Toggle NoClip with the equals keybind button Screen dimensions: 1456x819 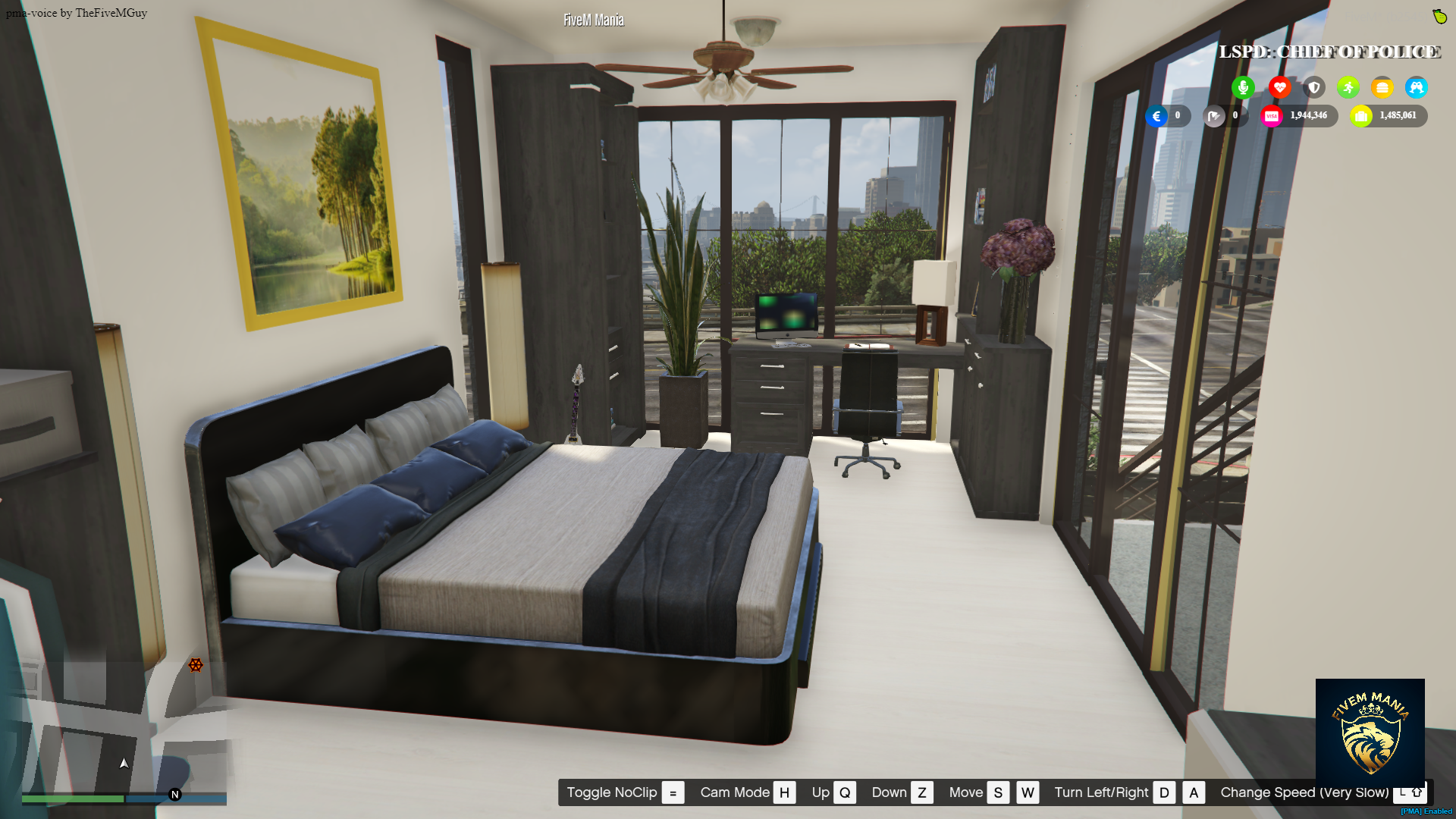click(x=672, y=792)
